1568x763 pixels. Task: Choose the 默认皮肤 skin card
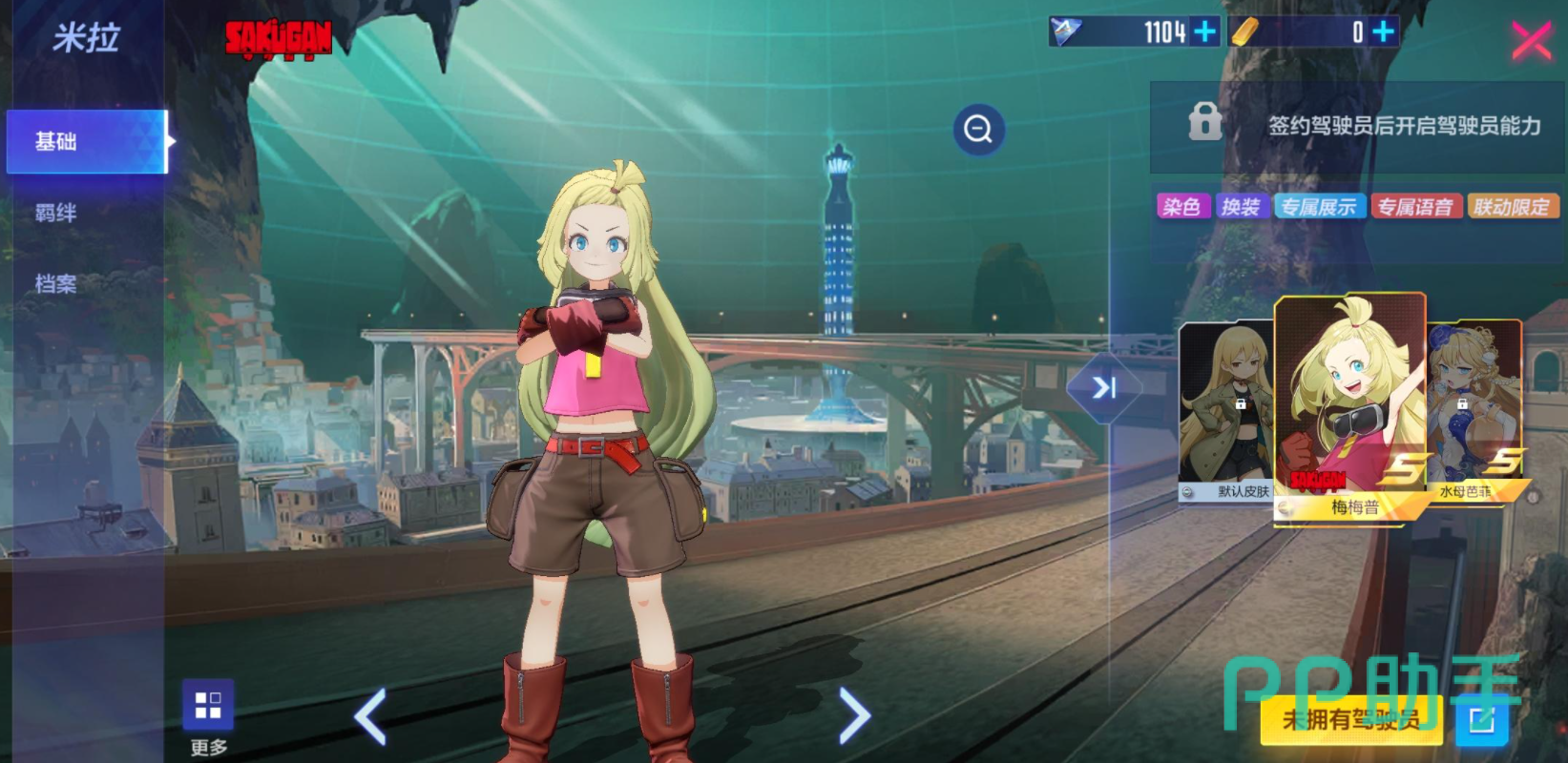[x=1227, y=412]
